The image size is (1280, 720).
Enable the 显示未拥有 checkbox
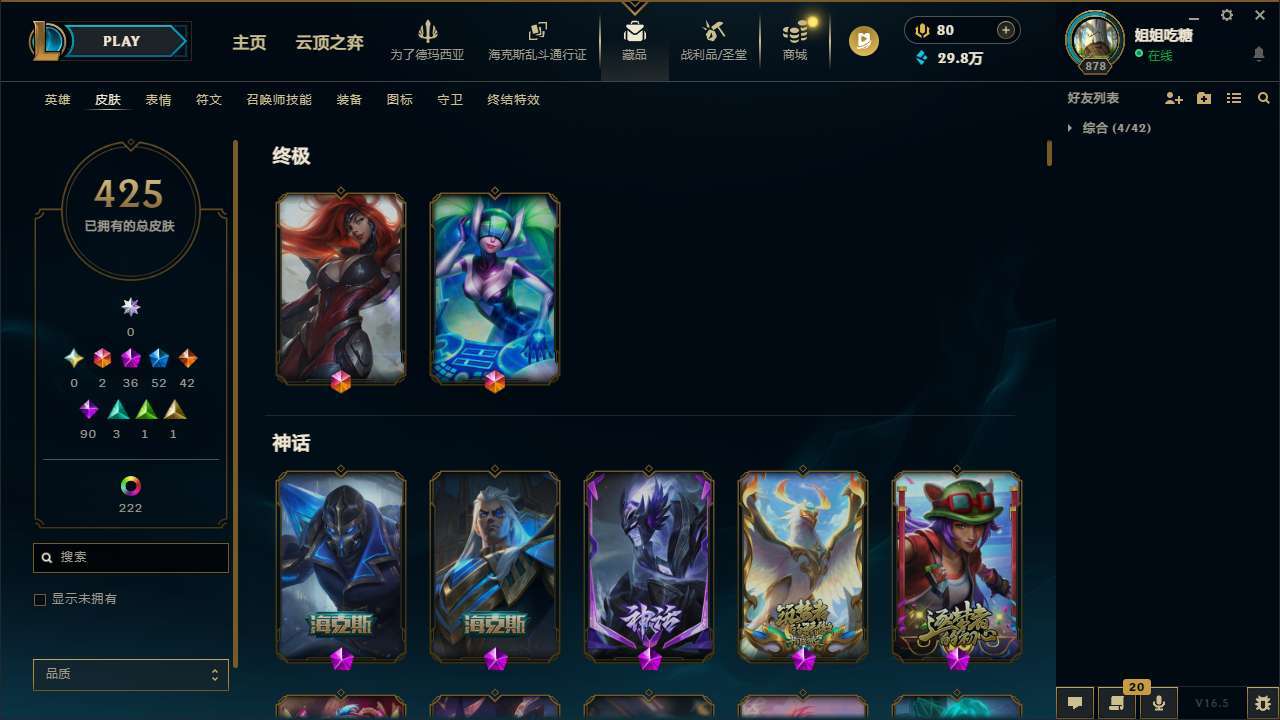[x=40, y=599]
